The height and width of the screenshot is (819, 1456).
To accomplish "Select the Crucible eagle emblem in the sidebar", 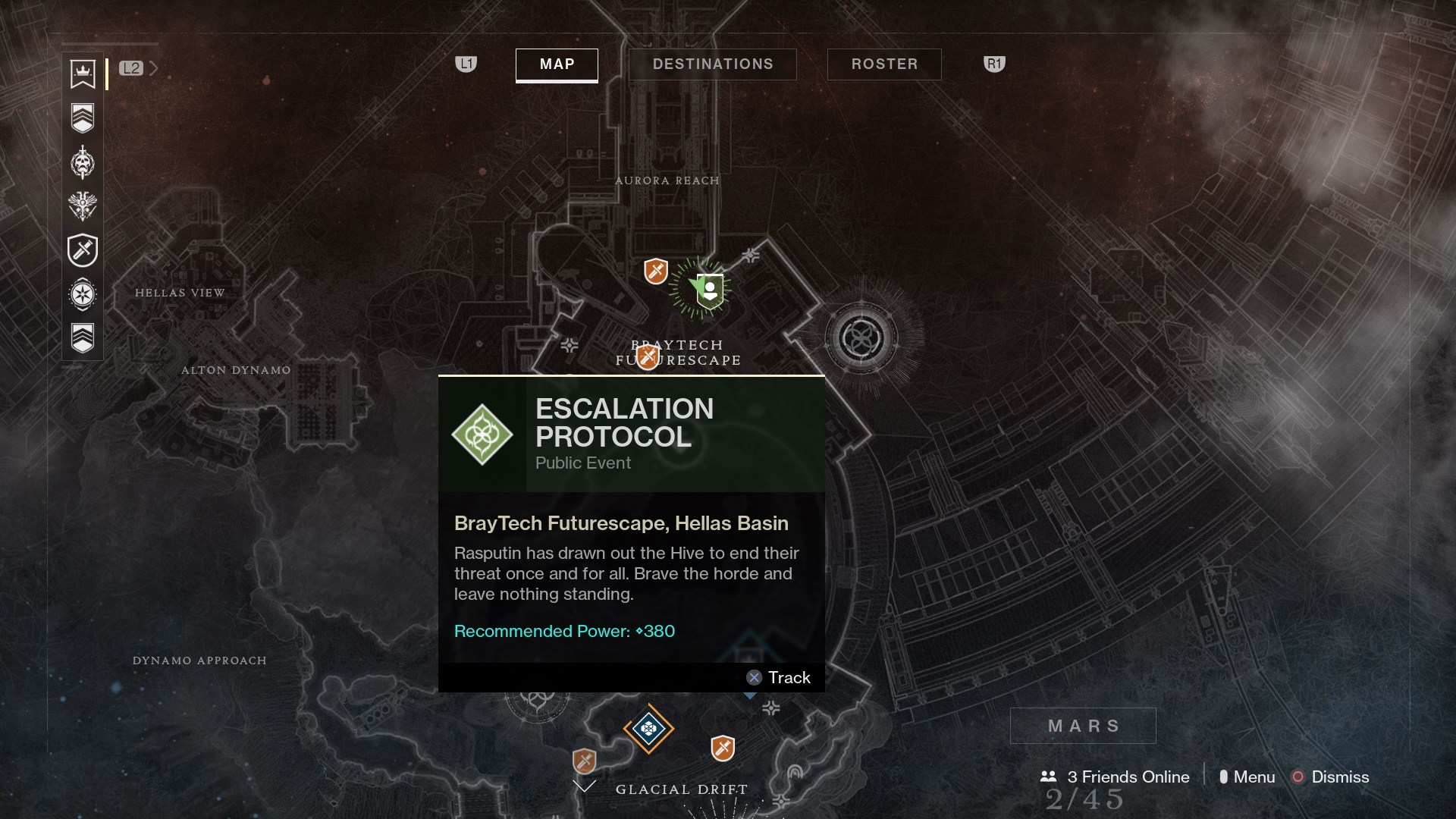I will pos(82,206).
